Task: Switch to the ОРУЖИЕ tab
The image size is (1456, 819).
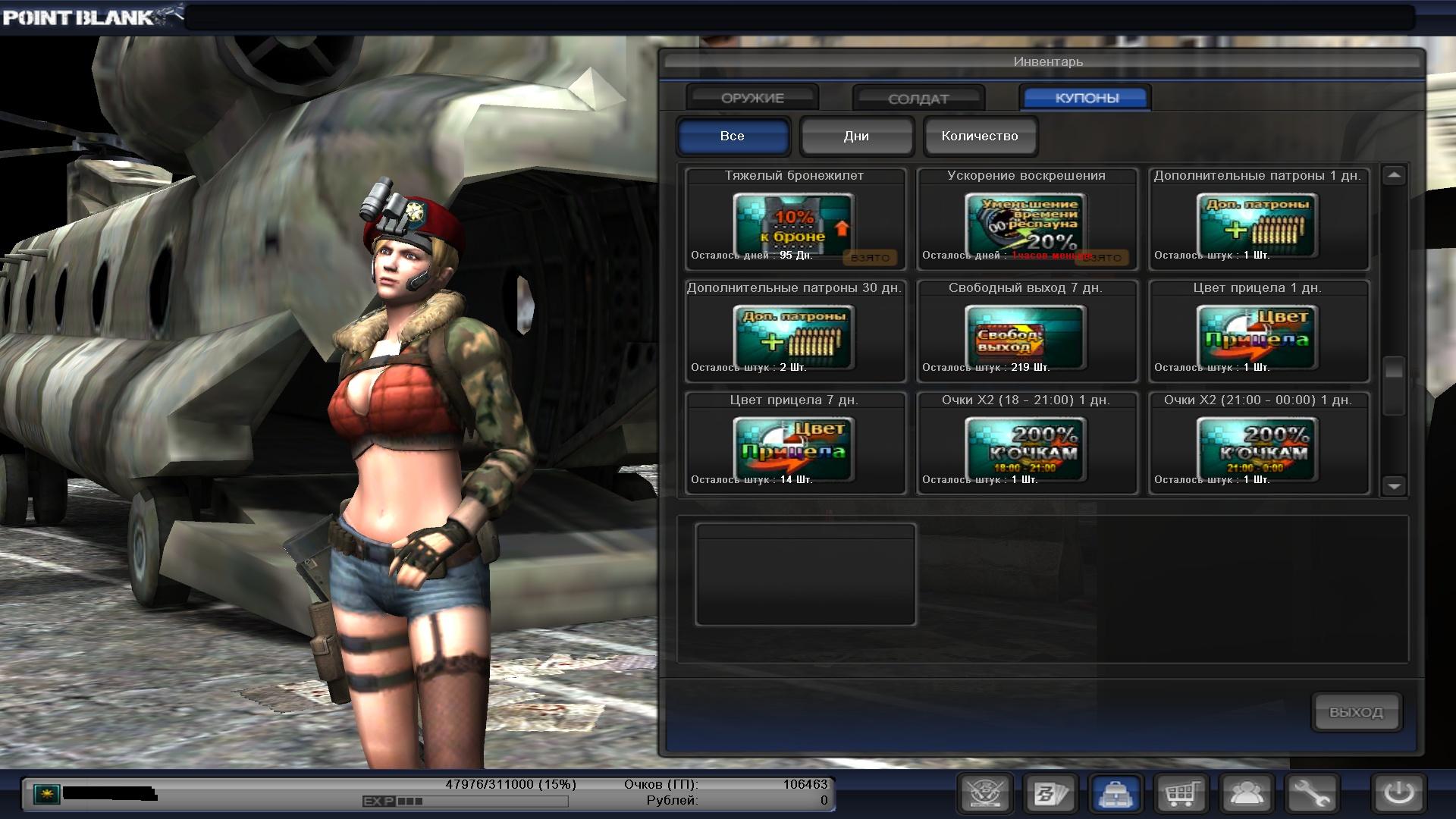Action: pyautogui.click(x=752, y=98)
